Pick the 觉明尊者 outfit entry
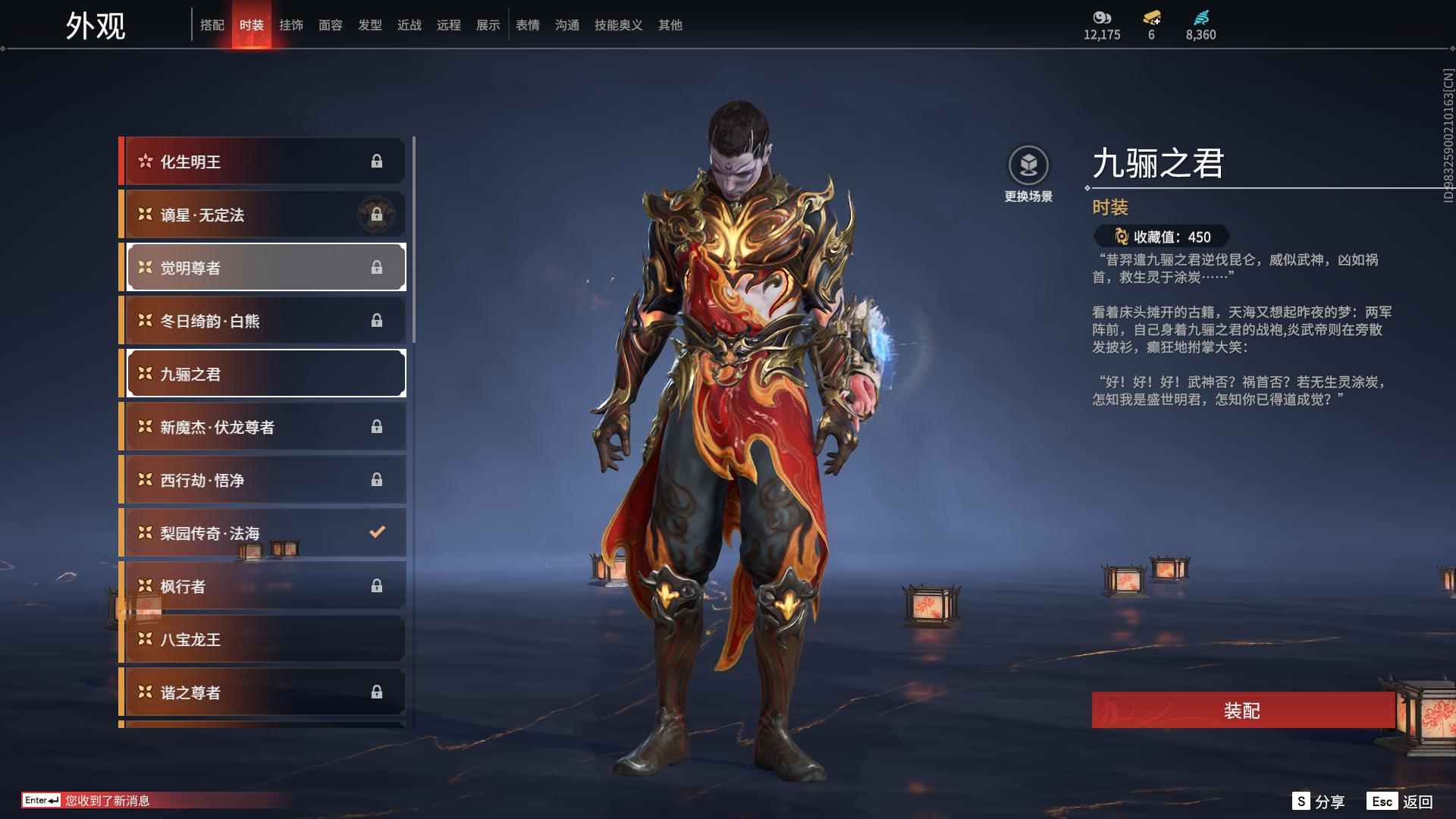Screen dimensions: 1456x819 264,268
